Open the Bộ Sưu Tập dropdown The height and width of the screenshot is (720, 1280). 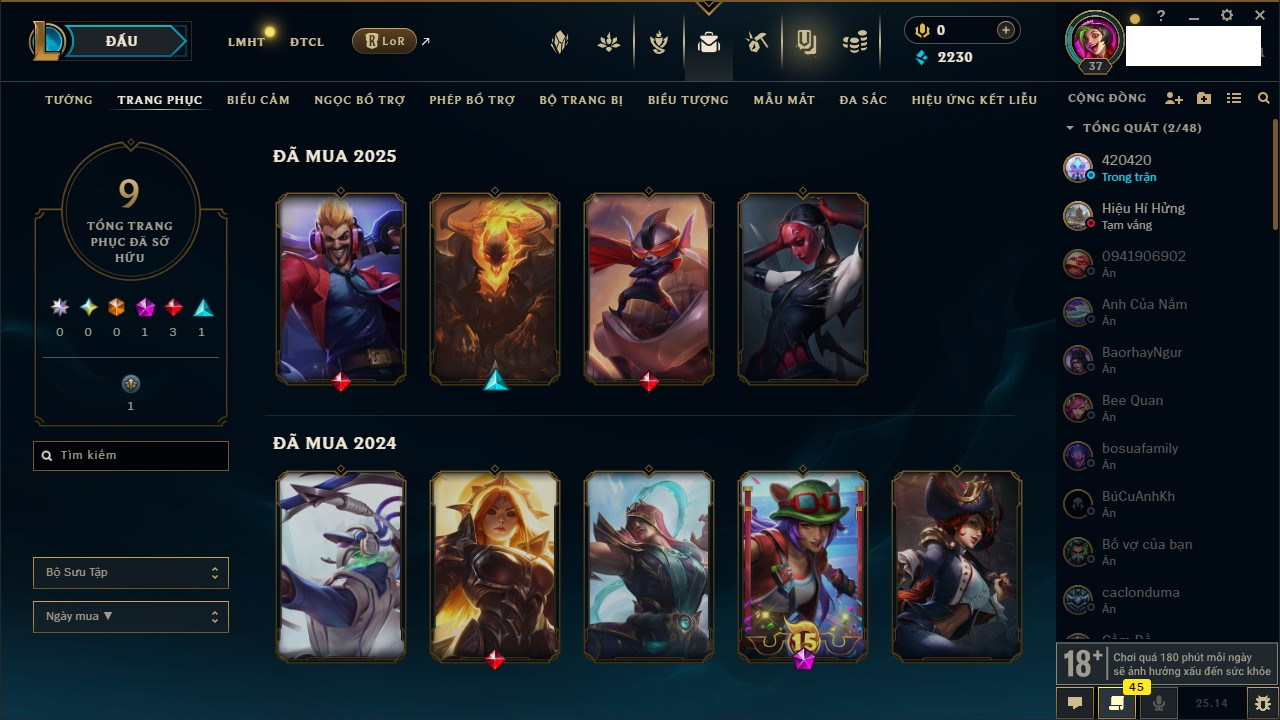pos(131,573)
